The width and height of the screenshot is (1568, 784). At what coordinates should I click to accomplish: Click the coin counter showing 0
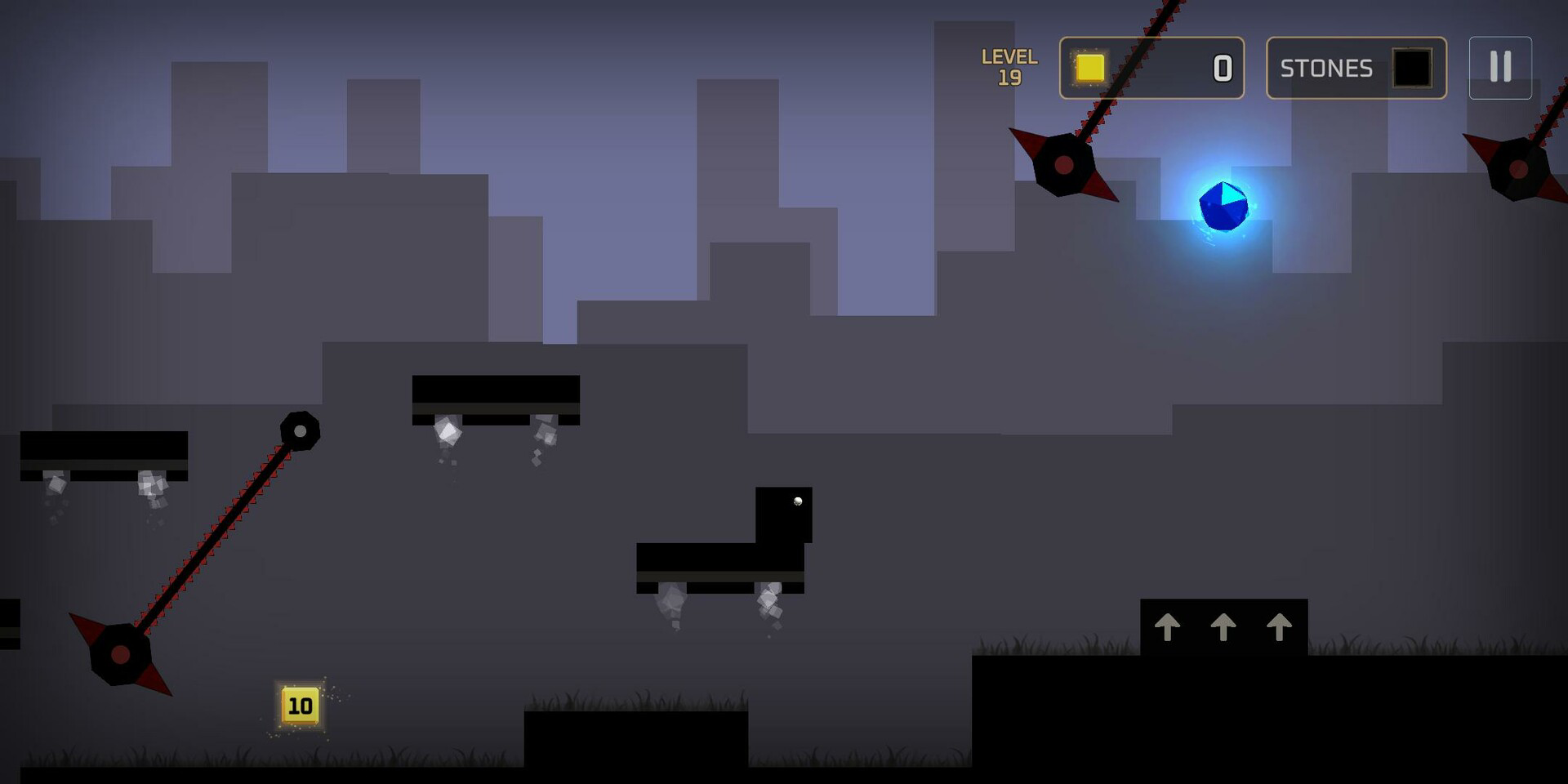point(1220,69)
